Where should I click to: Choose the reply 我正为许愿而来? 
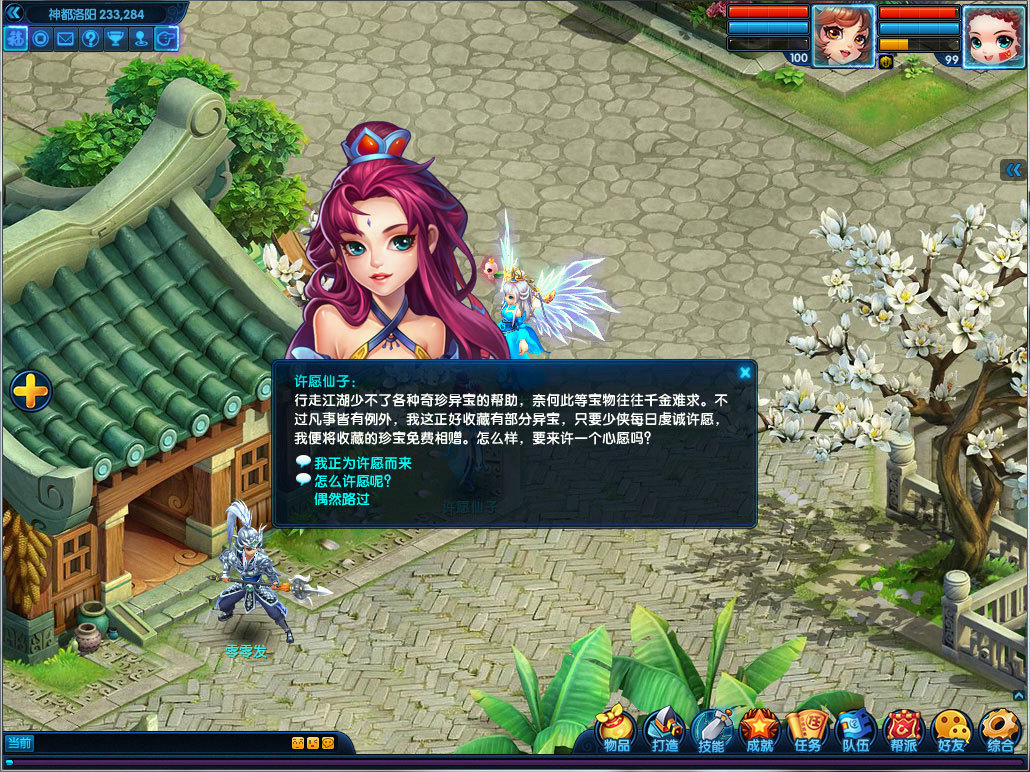pyautogui.click(x=362, y=464)
